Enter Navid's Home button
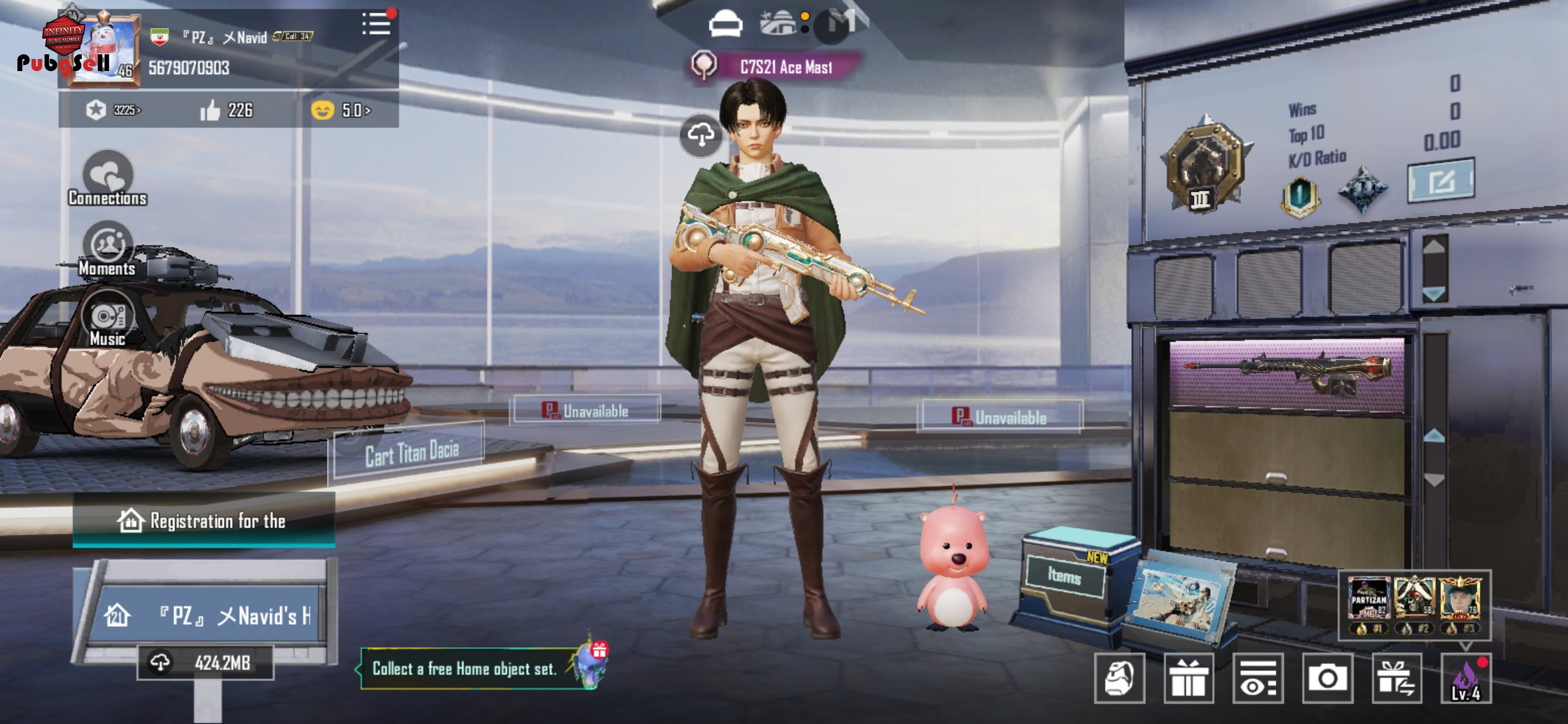This screenshot has height=724, width=1568. (209, 615)
